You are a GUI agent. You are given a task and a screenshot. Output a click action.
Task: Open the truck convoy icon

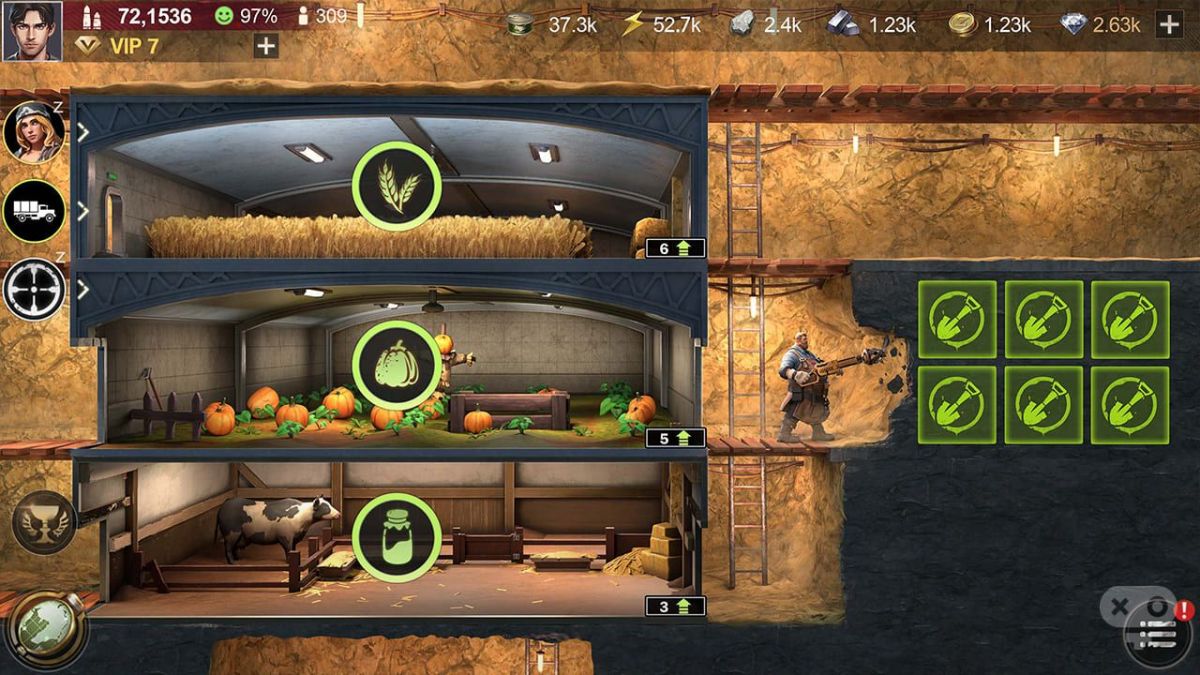pyautogui.click(x=34, y=210)
